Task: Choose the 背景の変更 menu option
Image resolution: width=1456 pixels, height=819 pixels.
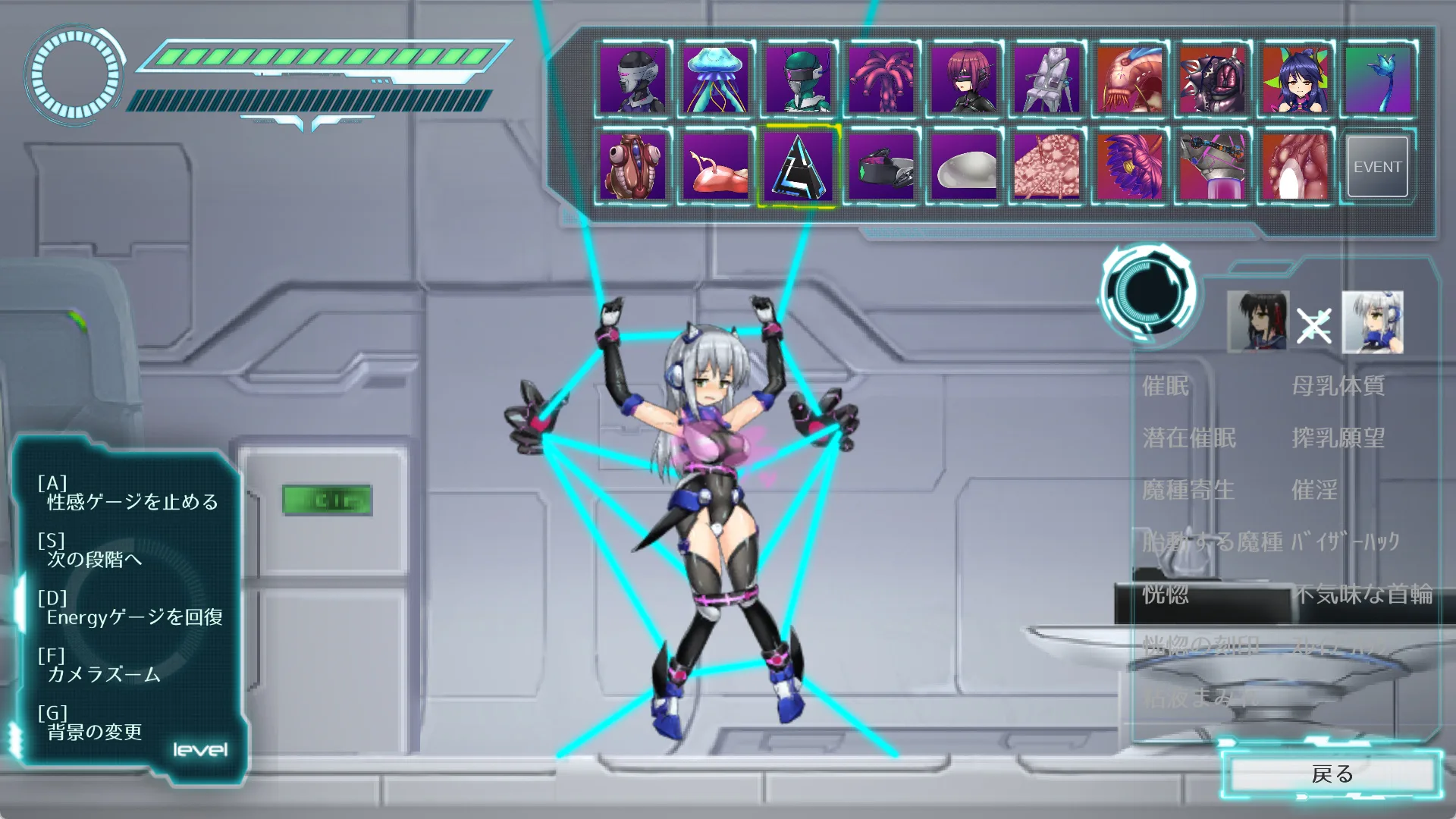Action: 94,732
